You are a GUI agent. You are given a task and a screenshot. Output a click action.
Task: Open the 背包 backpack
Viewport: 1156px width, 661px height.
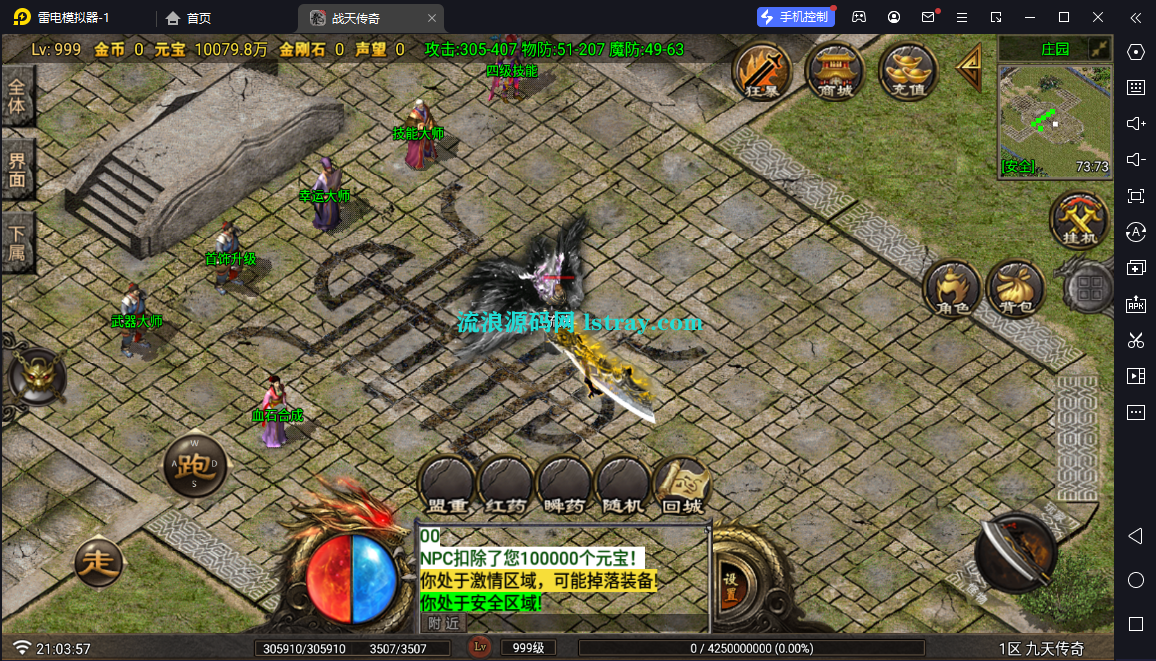coord(1016,290)
